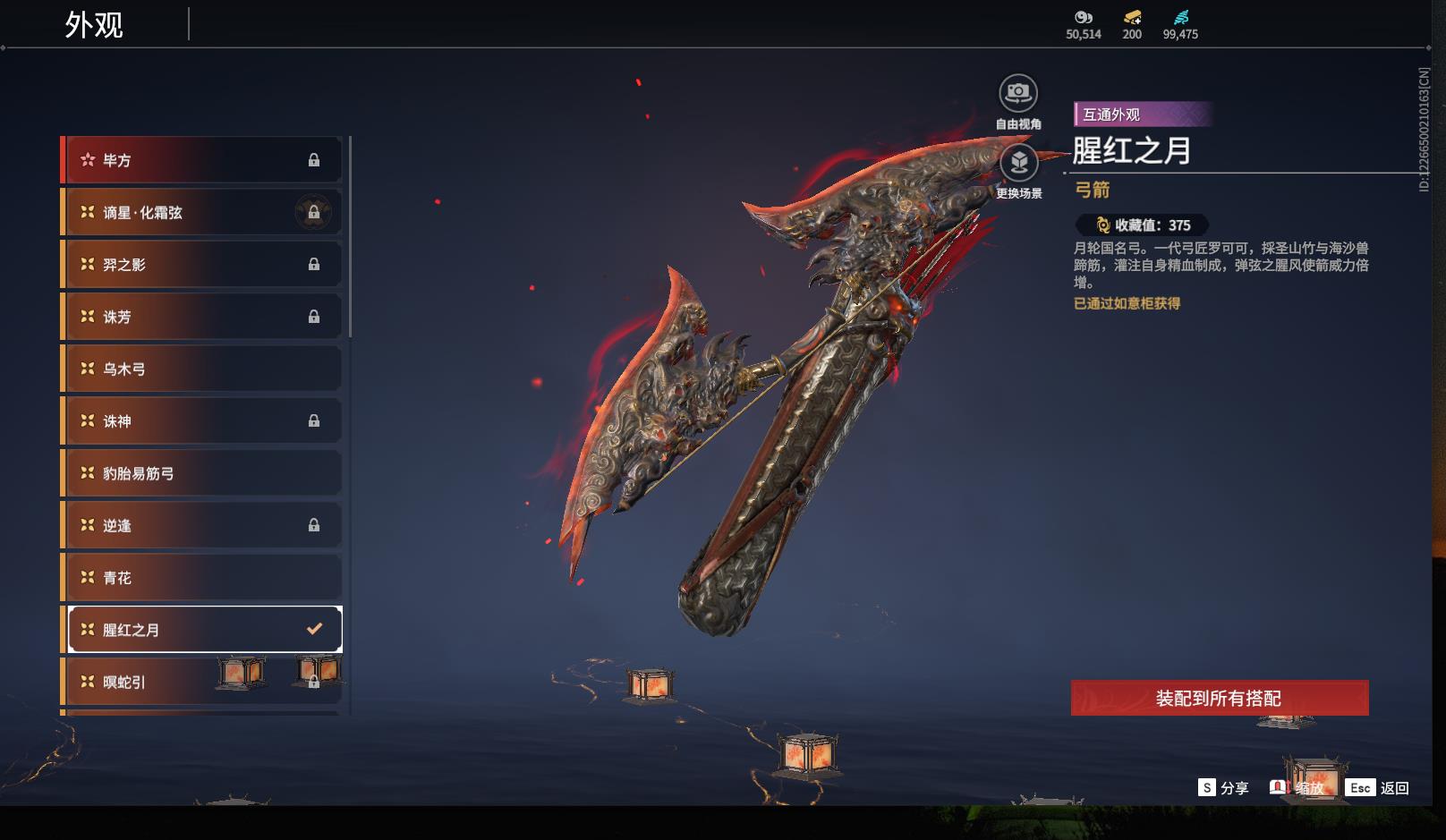1446x840 pixels.
Task: Select the 青花 skin entry
Action: pos(202,578)
